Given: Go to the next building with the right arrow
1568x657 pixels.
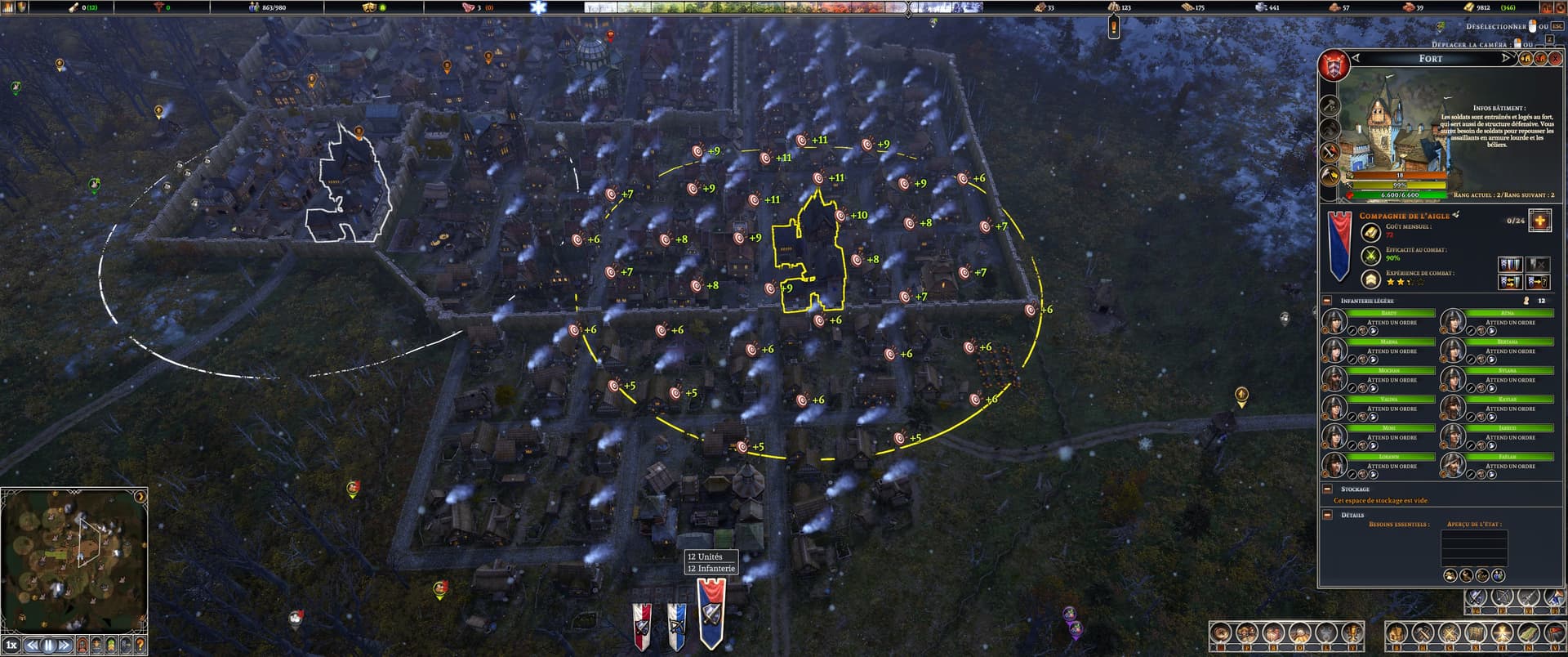Looking at the screenshot, I should tap(1507, 58).
